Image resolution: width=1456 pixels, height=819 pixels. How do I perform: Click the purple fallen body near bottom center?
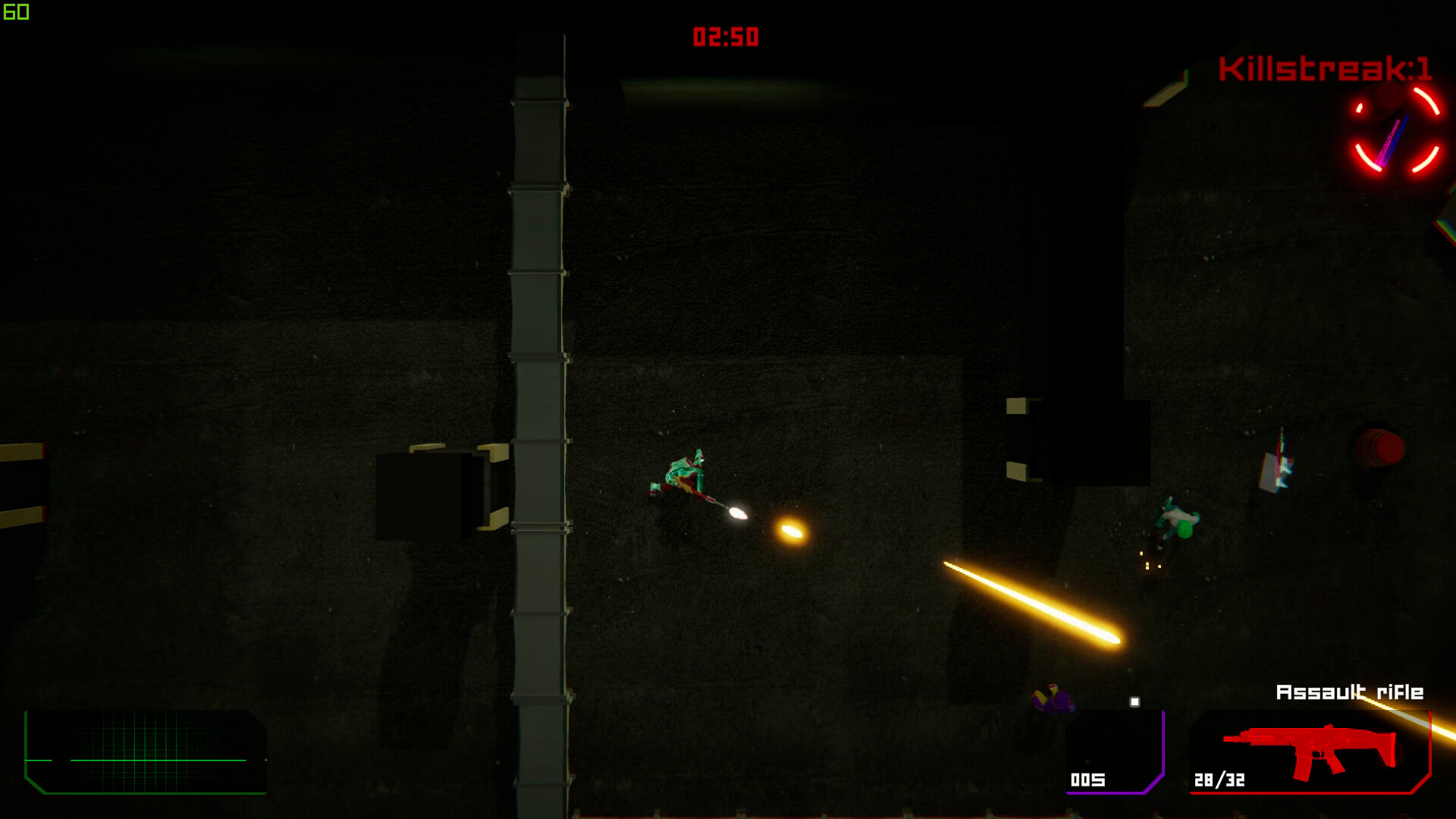click(1054, 701)
